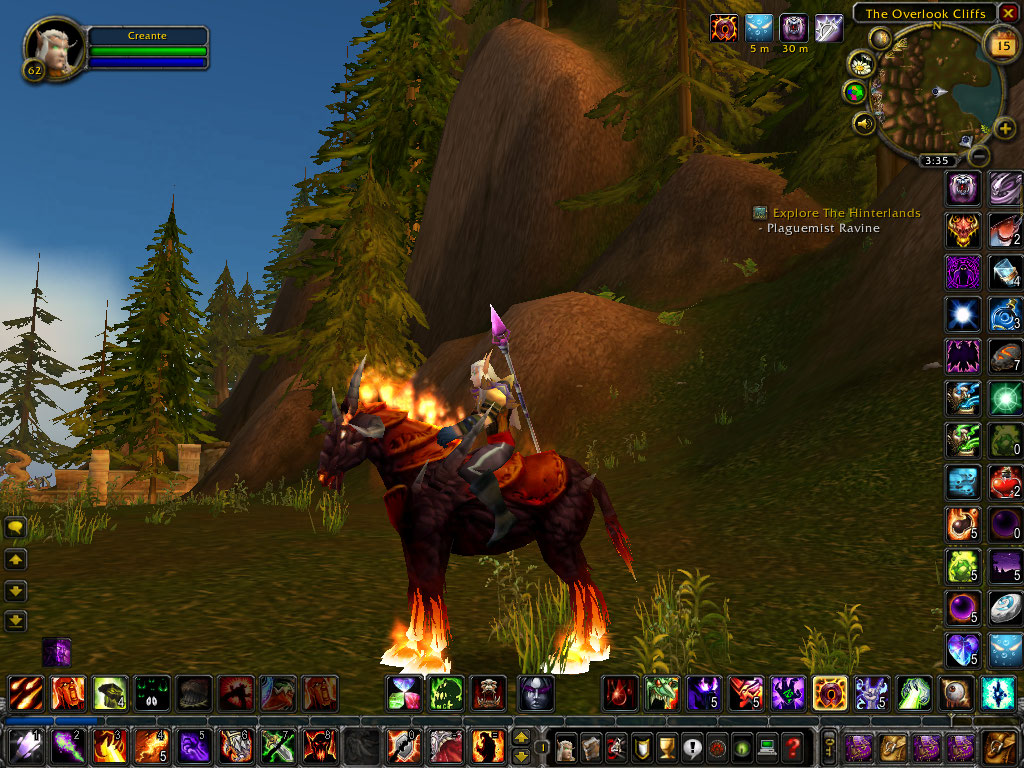Open the main backpack slot
Viewport: 1024px width, 768px height.
[x=999, y=746]
